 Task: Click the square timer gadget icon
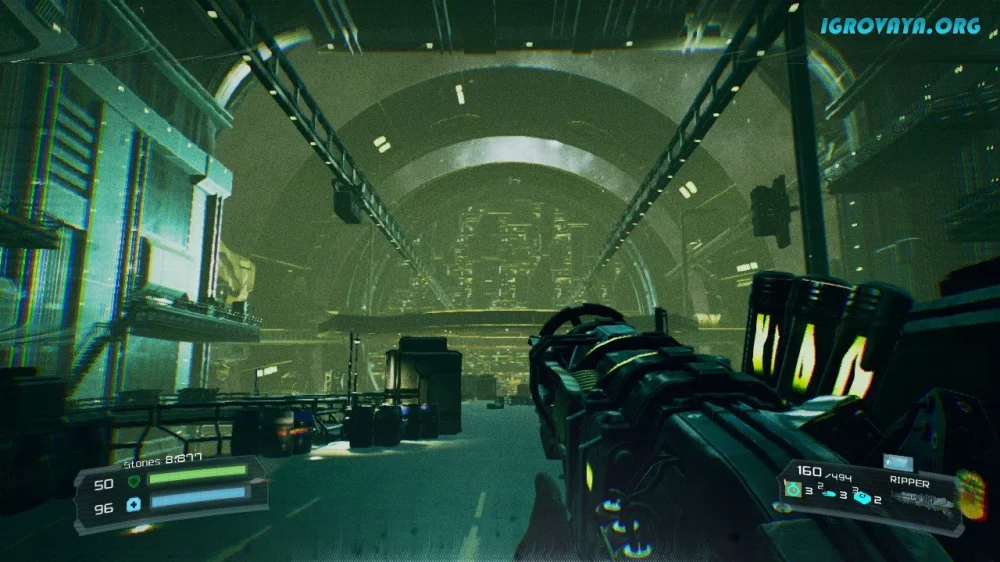(x=794, y=489)
